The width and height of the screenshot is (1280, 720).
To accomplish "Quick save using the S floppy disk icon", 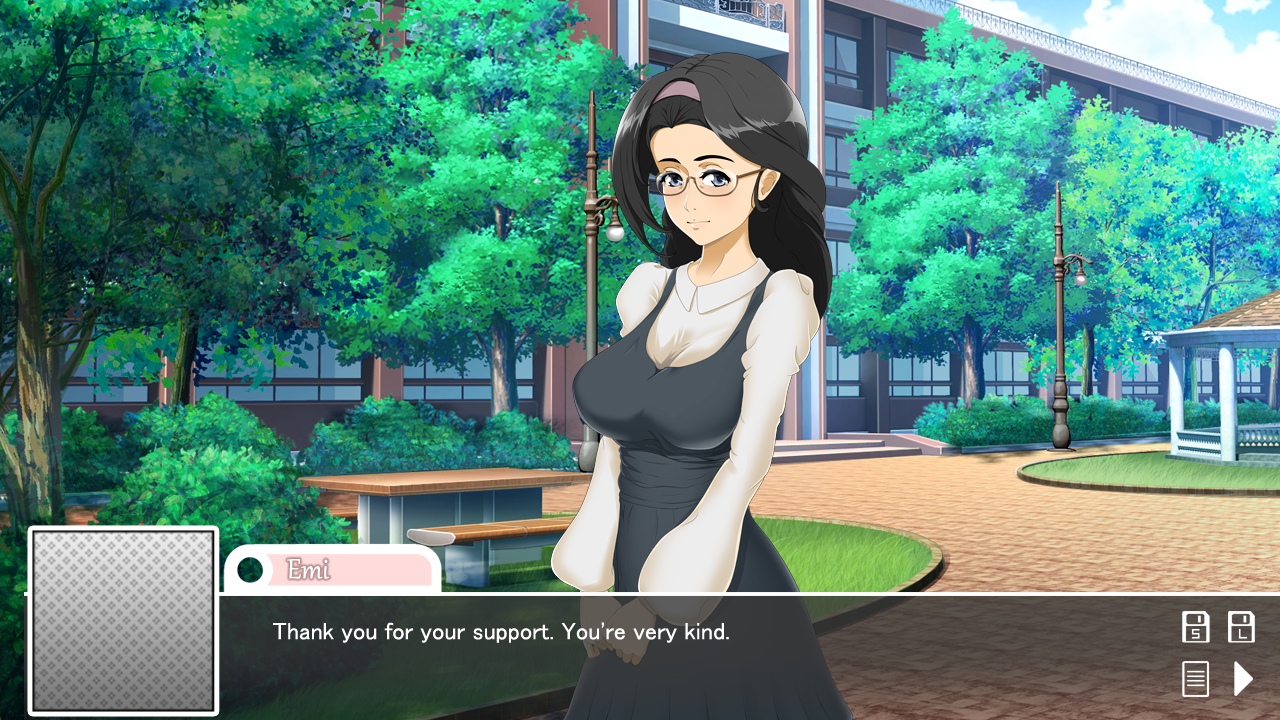I will click(1196, 626).
